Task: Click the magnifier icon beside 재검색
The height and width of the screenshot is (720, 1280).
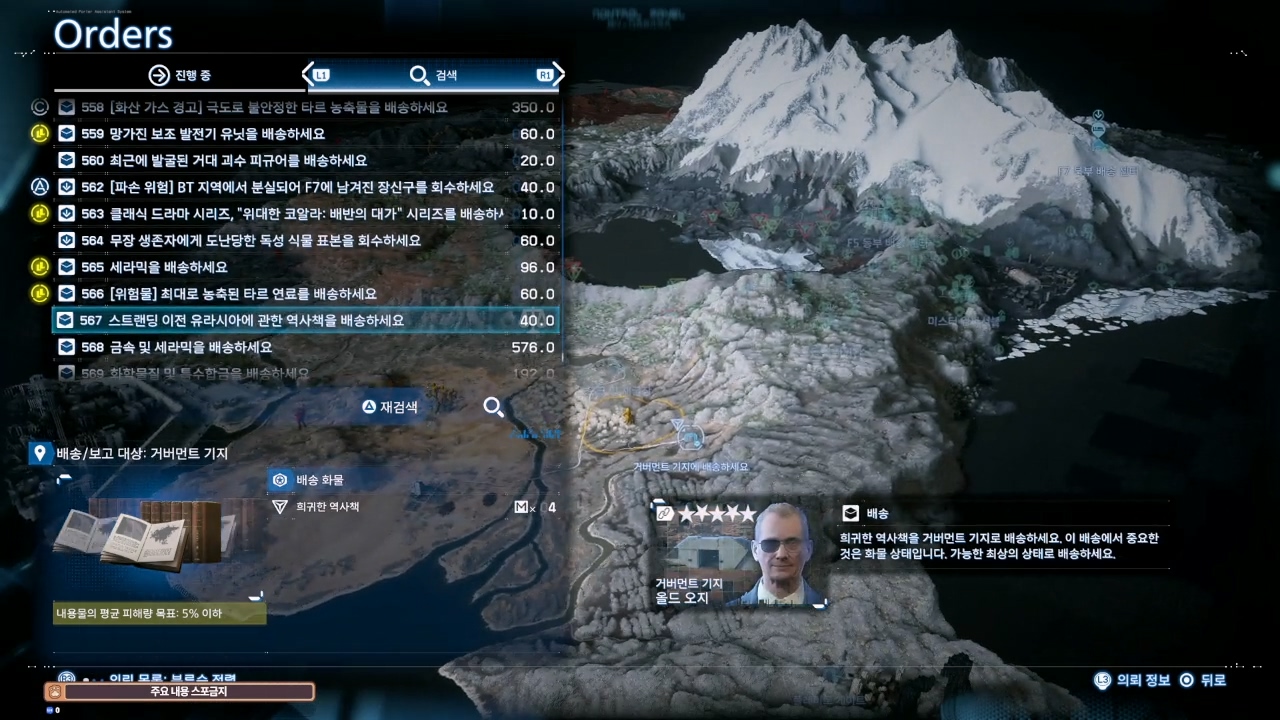Action: 493,407
